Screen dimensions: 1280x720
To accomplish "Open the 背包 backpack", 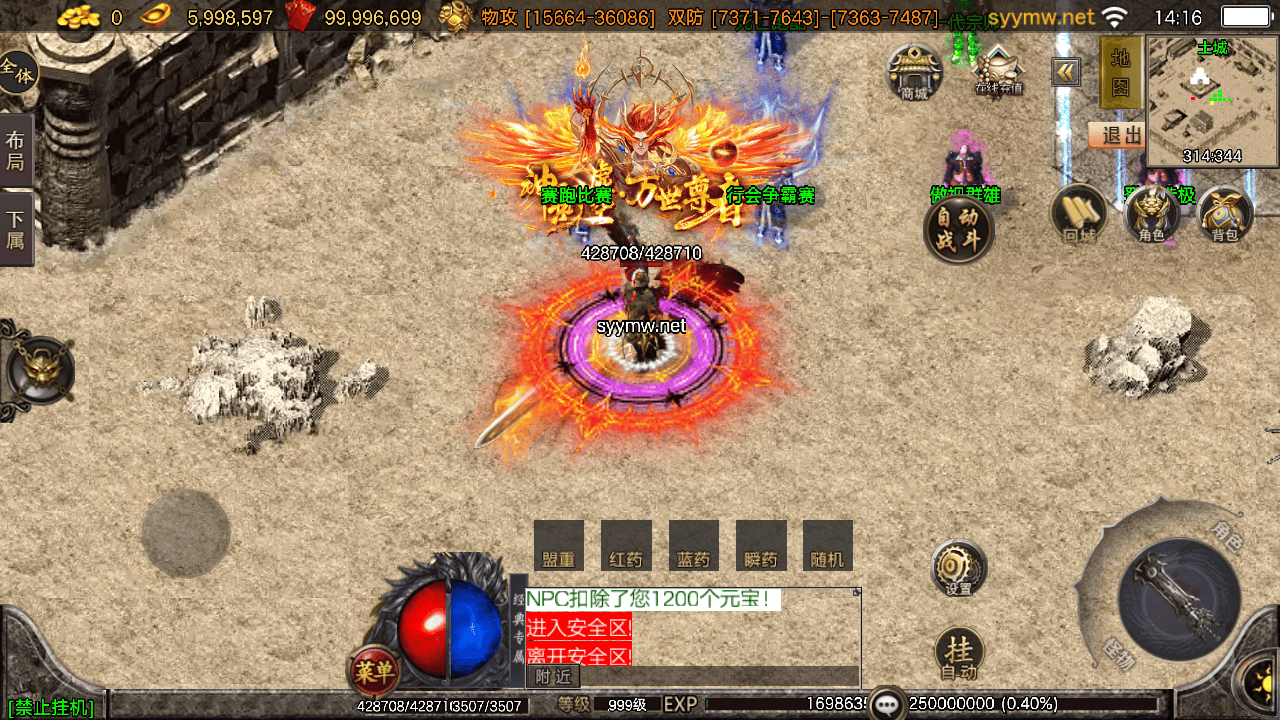I will (1224, 214).
